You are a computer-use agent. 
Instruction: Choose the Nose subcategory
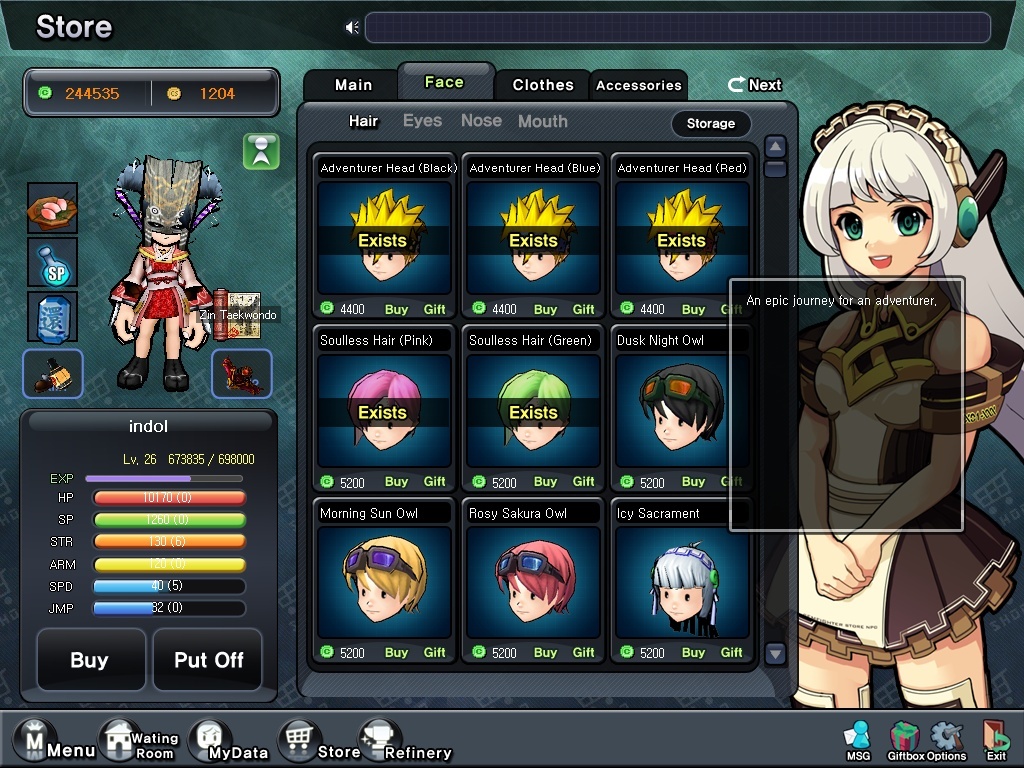pos(481,121)
